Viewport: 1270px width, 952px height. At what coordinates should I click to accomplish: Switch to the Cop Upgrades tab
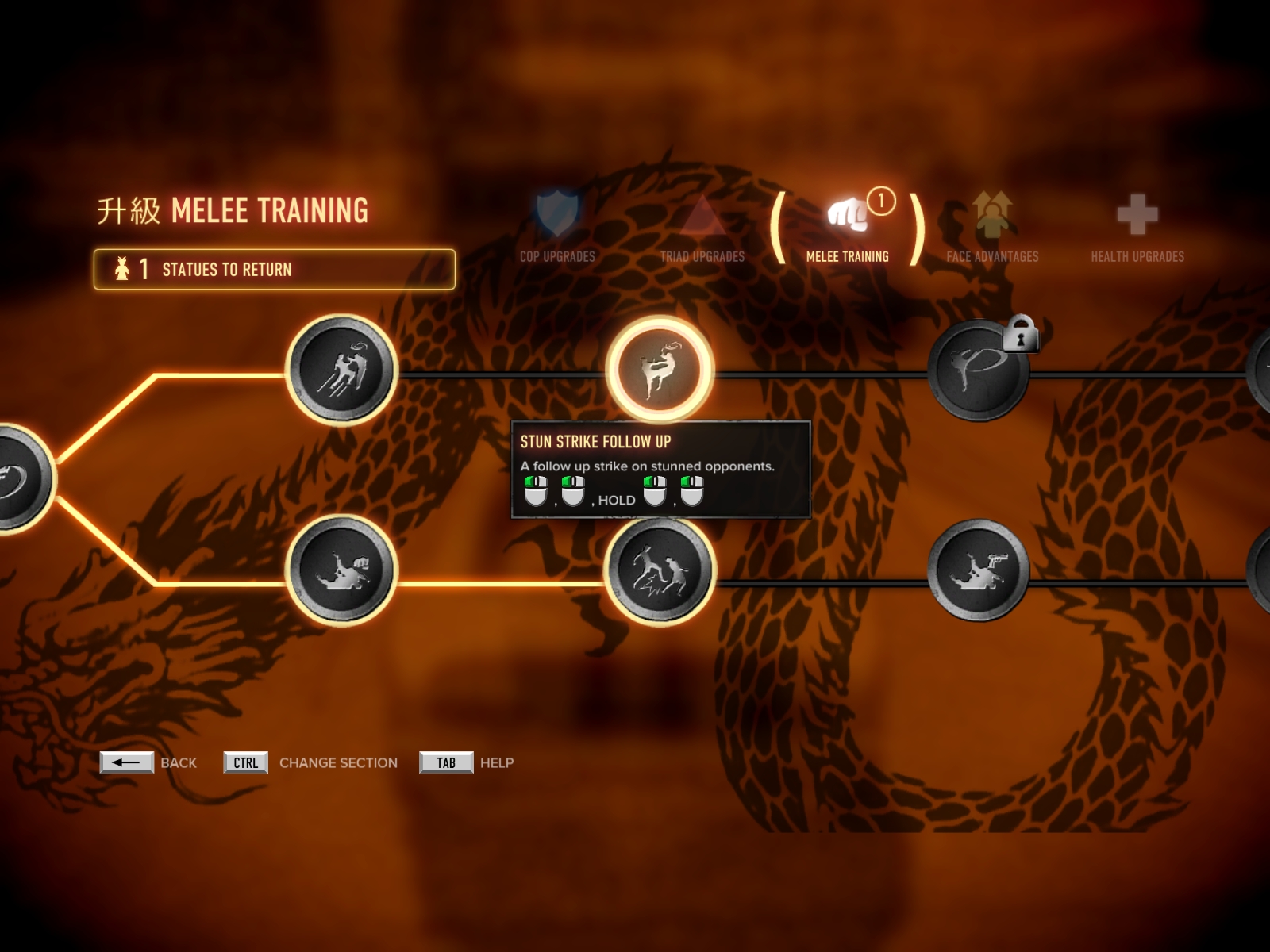click(x=557, y=227)
